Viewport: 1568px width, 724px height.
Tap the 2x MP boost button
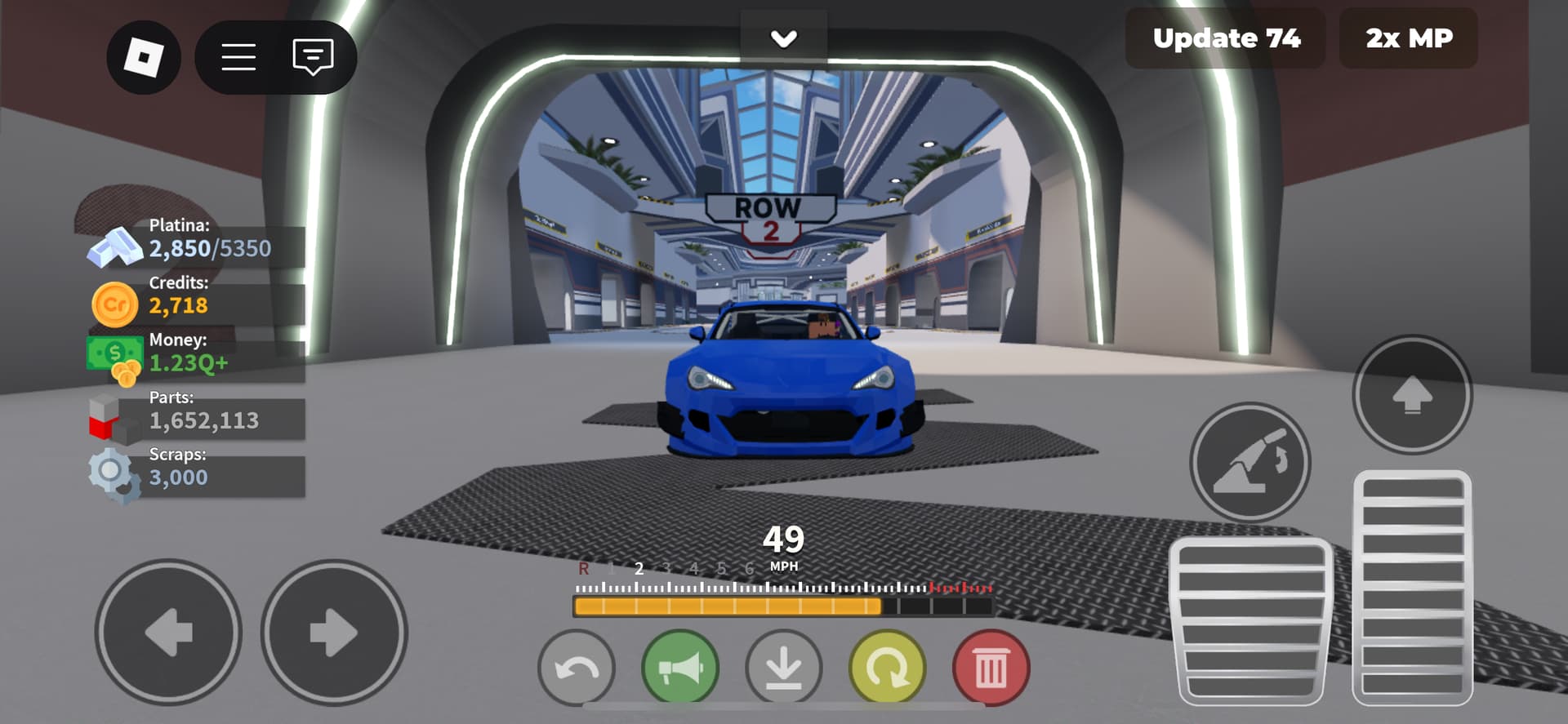coord(1409,38)
